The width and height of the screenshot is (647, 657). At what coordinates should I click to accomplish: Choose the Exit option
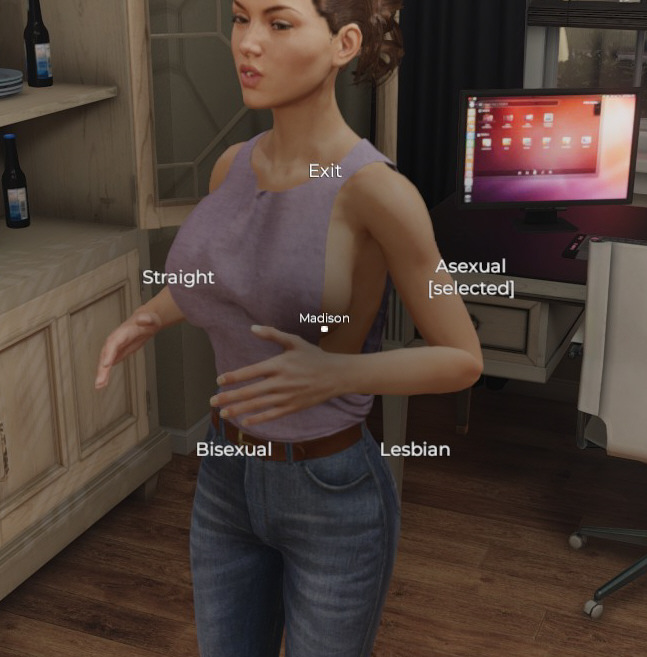pyautogui.click(x=325, y=171)
